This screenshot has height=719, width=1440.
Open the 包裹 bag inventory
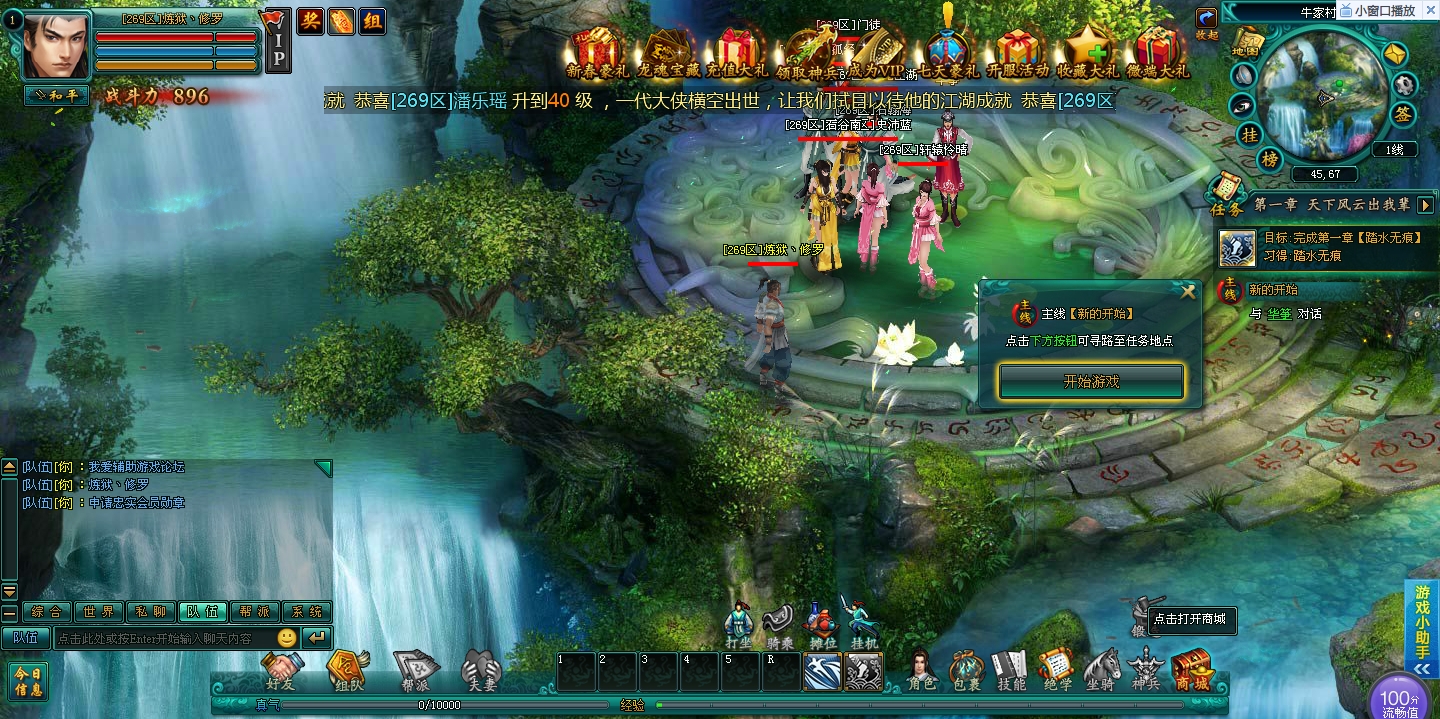pos(966,670)
